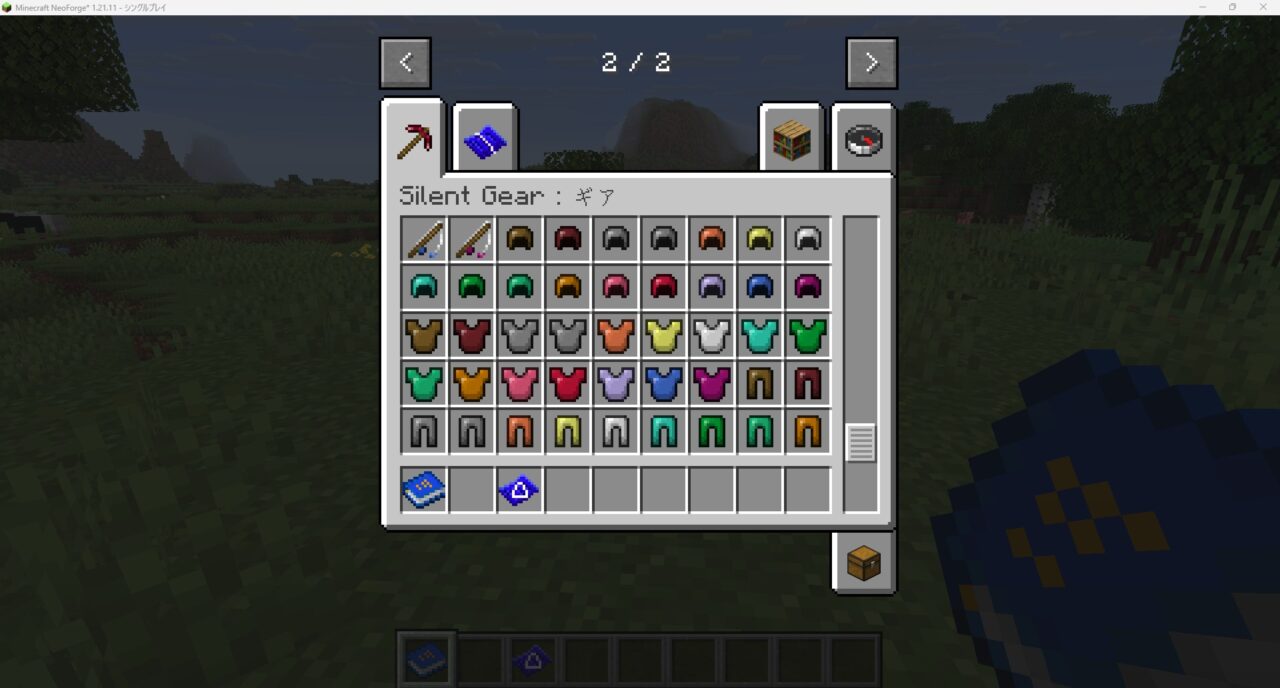
Task: Pick the cyan chestplate
Action: tap(759, 335)
